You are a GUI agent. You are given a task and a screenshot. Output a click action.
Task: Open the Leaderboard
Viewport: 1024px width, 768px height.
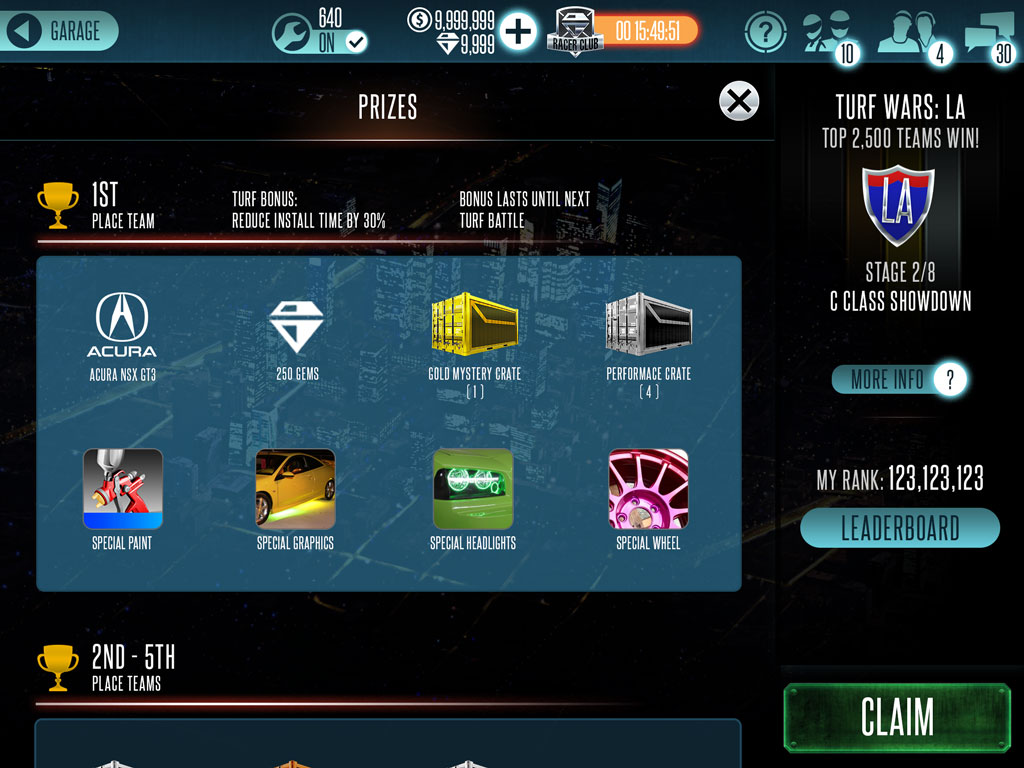click(899, 528)
